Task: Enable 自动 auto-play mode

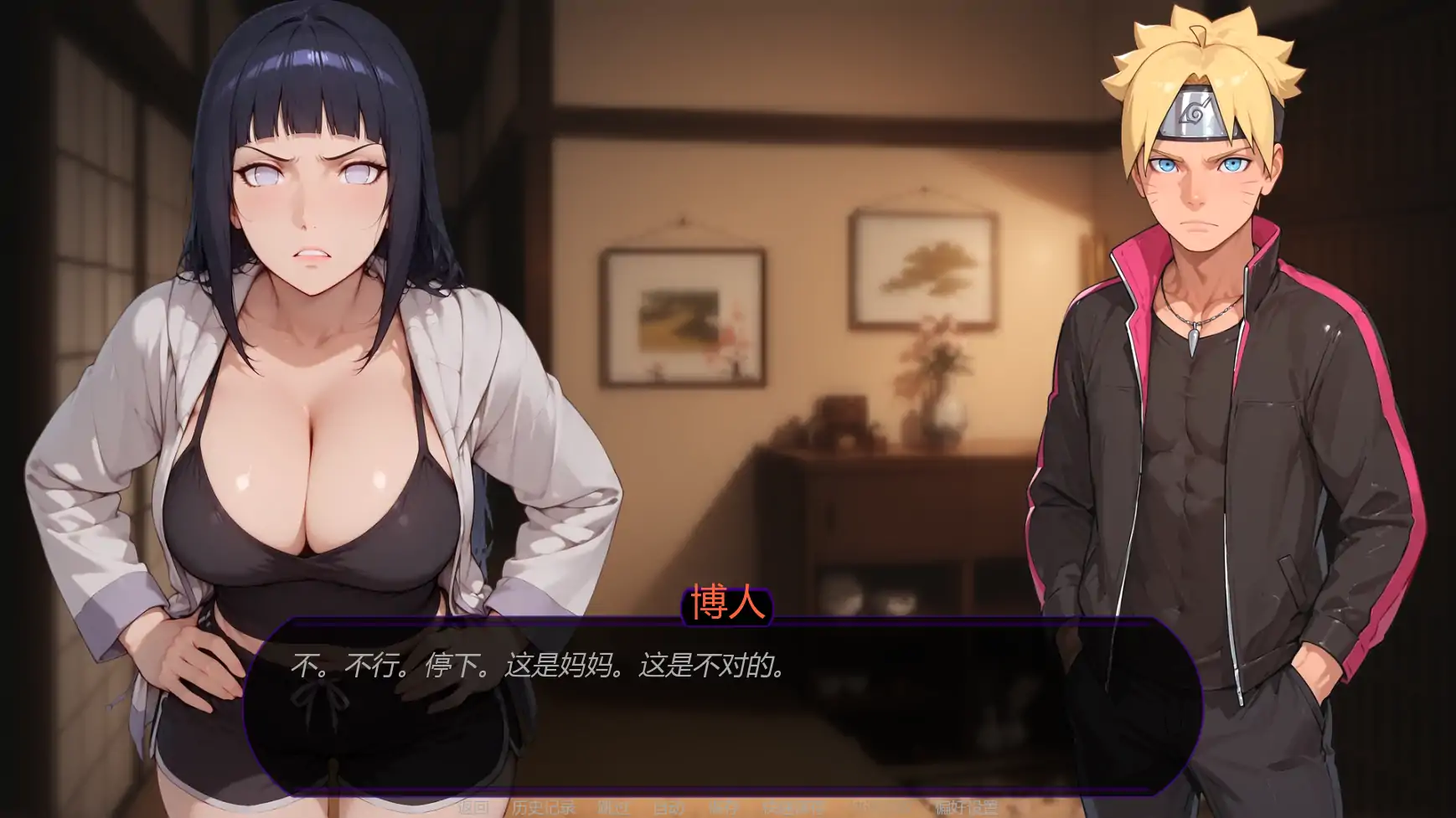Action: click(668, 807)
